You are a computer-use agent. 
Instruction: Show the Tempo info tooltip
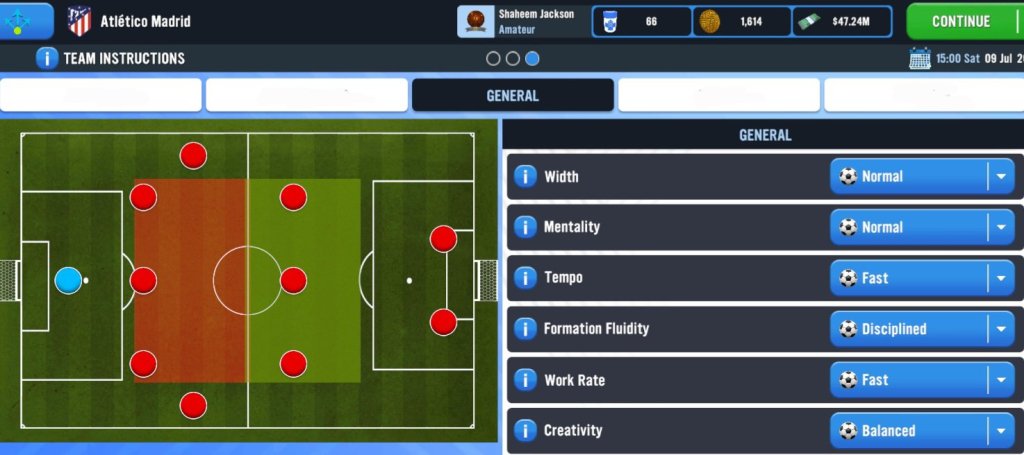pos(525,279)
